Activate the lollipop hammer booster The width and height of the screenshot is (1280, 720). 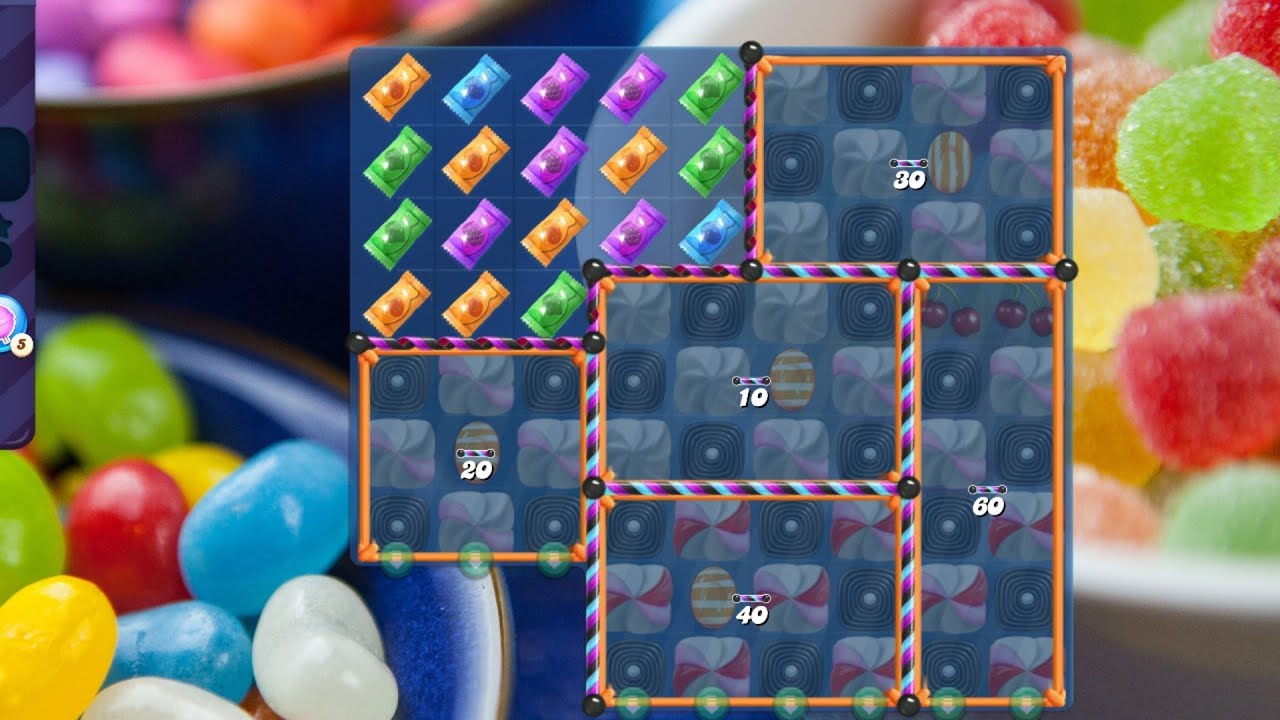click(8, 320)
